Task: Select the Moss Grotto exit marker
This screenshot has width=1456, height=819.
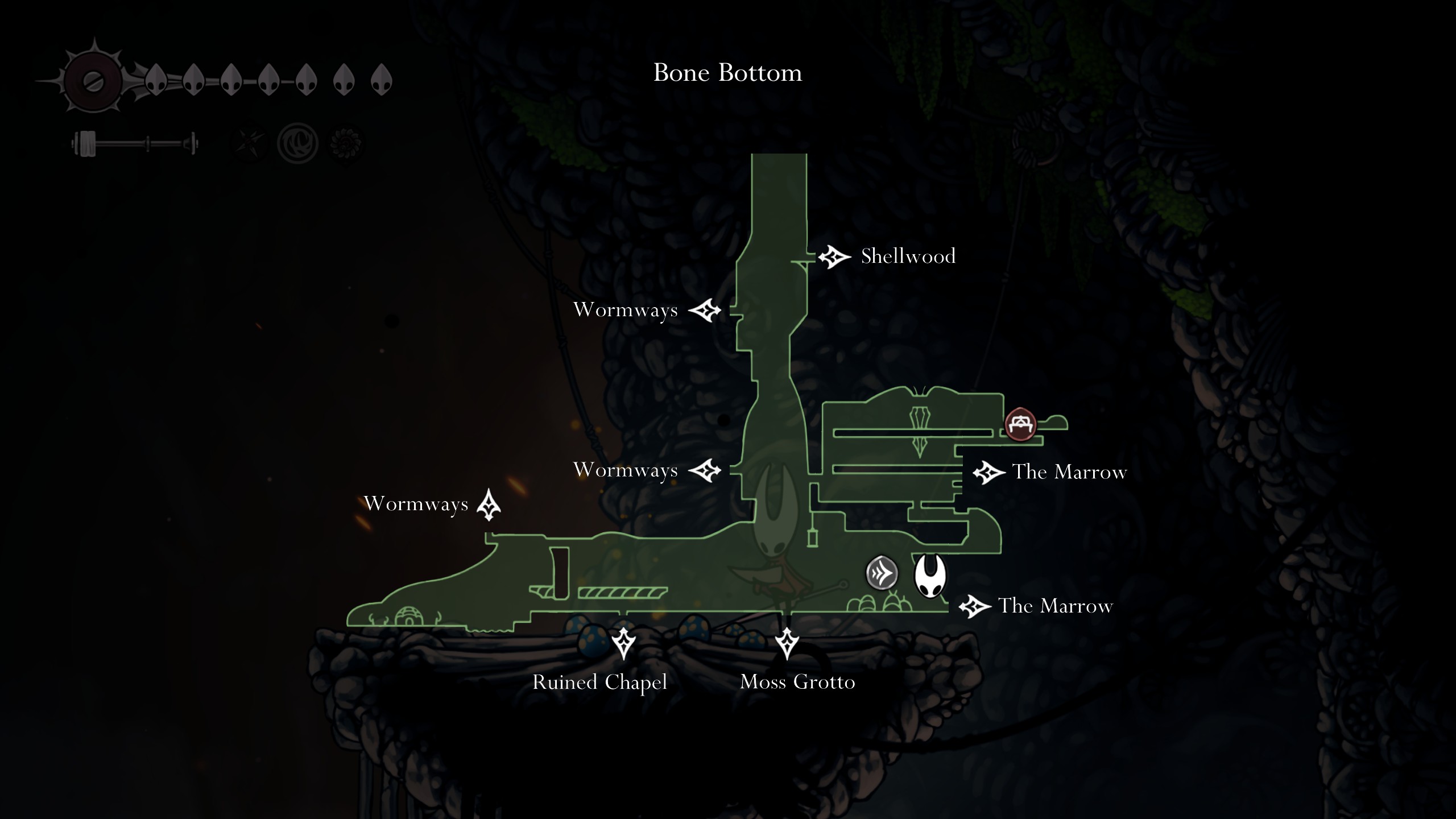Action: (x=788, y=642)
